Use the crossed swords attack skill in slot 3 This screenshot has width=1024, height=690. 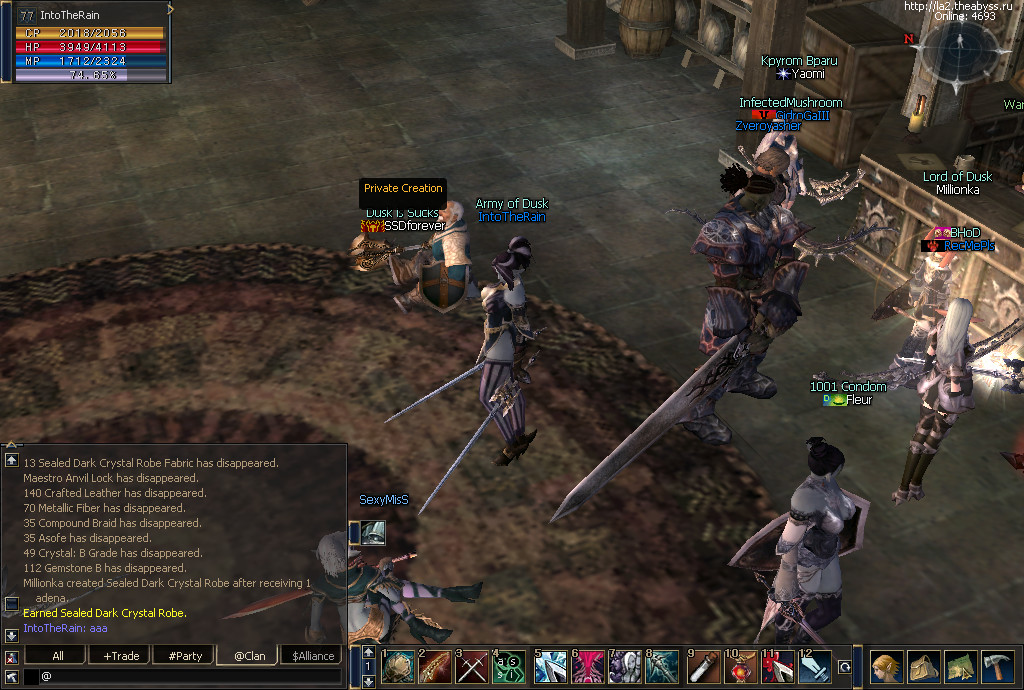(x=471, y=667)
